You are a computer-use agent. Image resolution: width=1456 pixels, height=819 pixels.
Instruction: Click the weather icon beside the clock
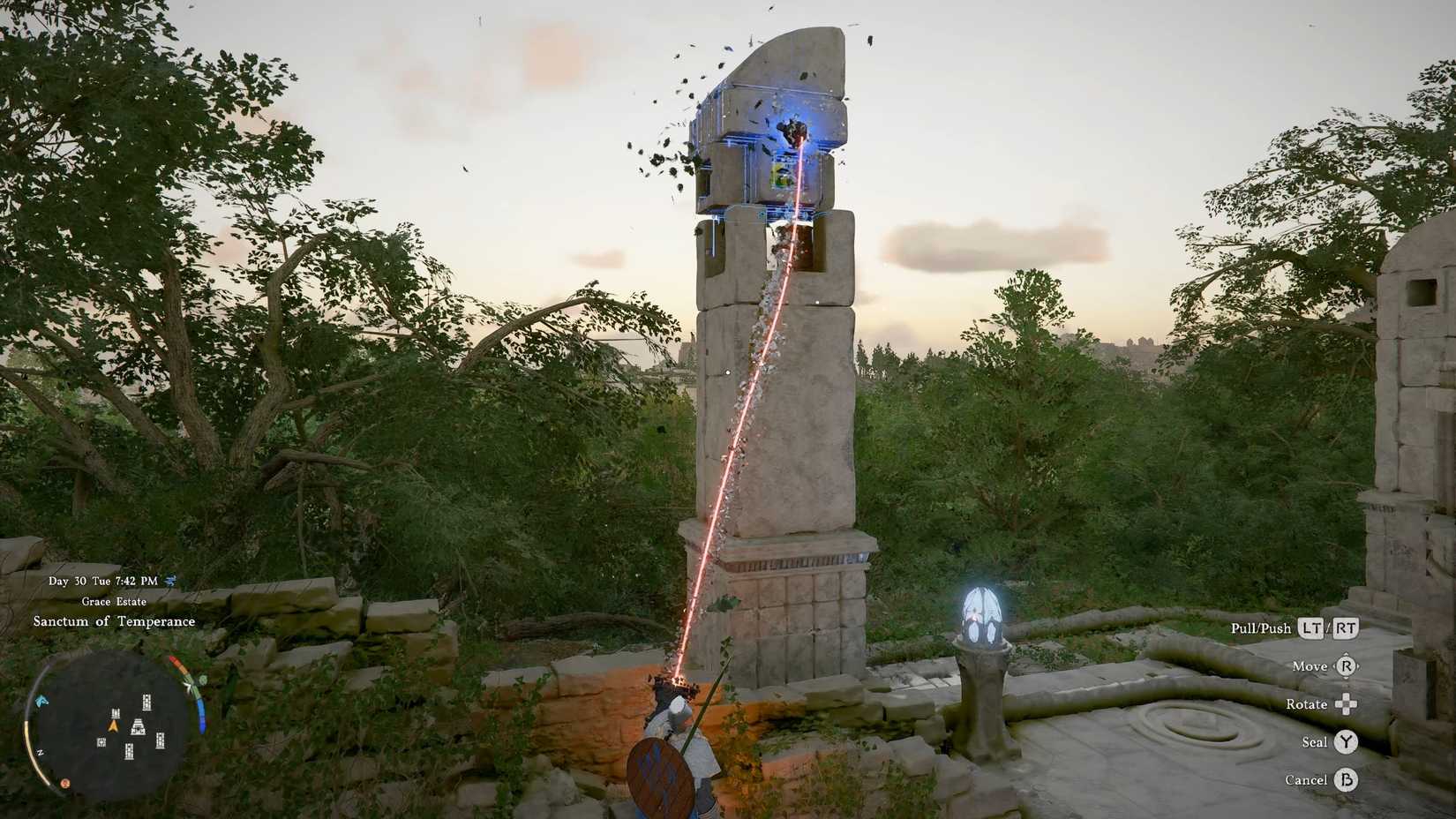click(172, 582)
